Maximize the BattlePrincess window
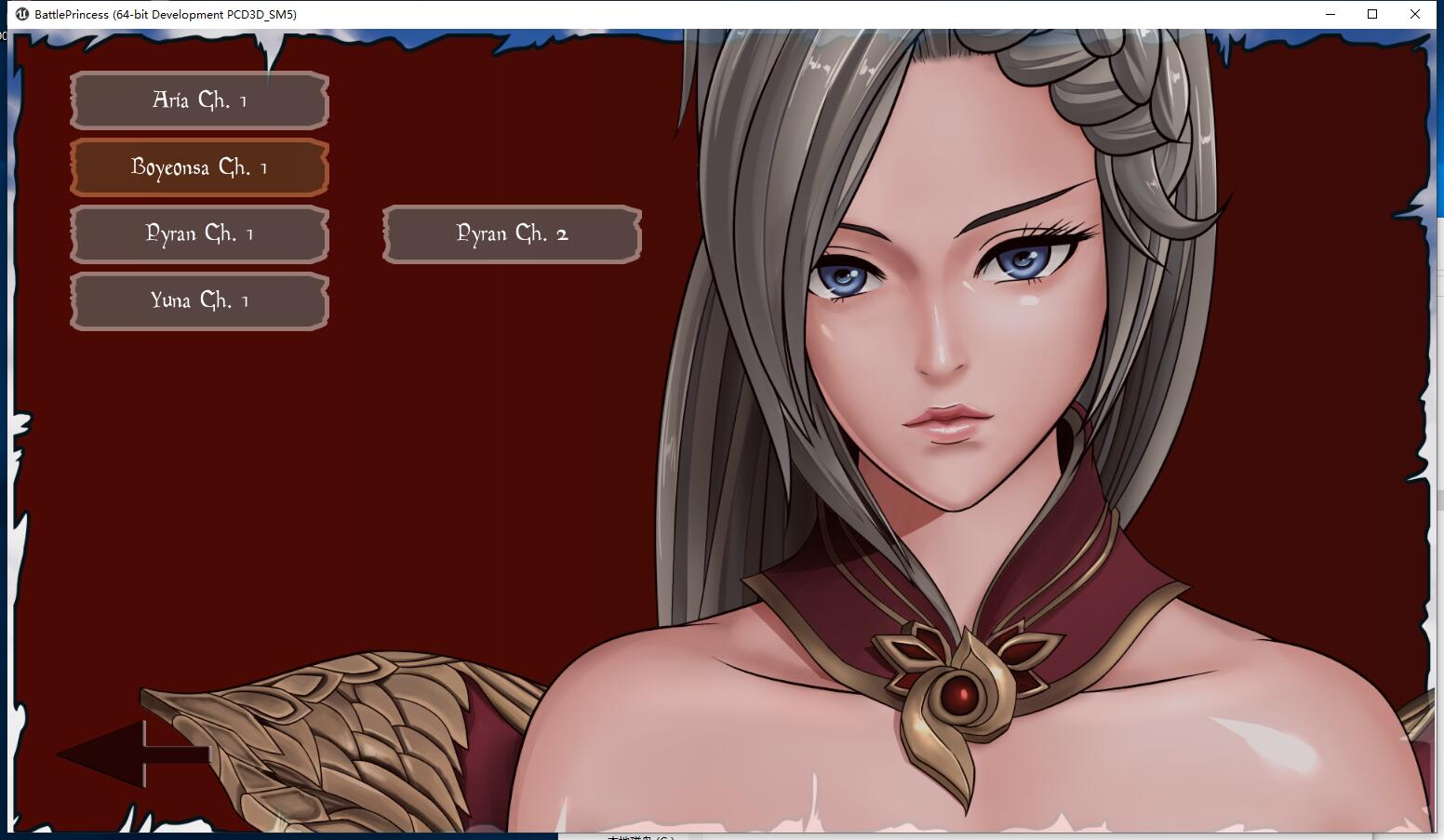1444x840 pixels. pos(1372,14)
